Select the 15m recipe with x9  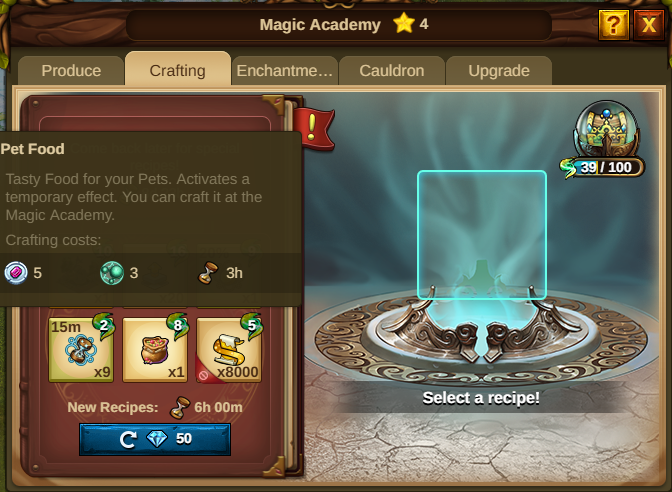point(81,348)
